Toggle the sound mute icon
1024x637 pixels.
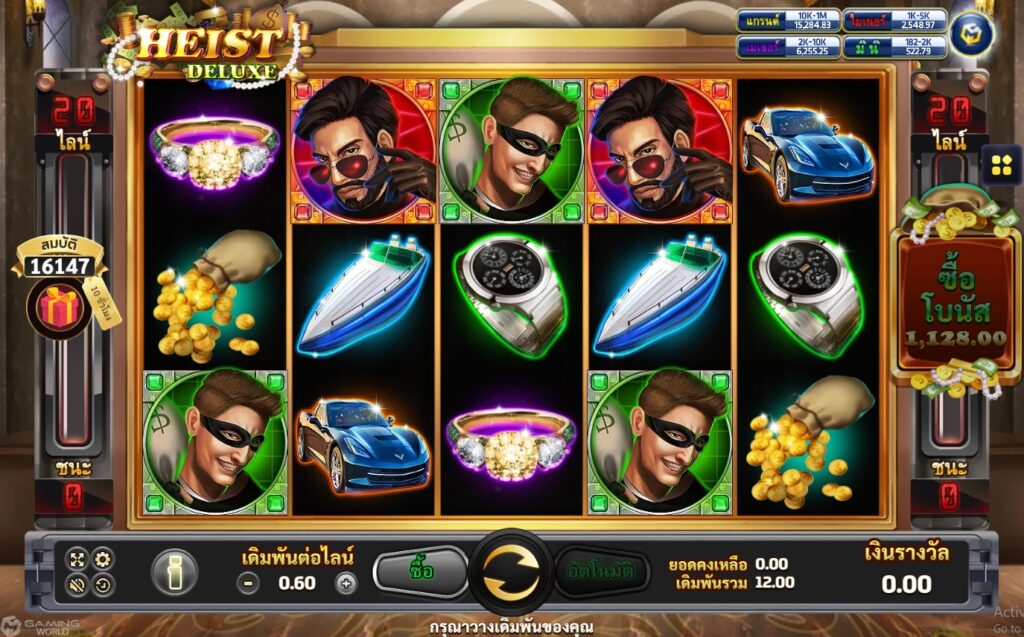pos(78,585)
